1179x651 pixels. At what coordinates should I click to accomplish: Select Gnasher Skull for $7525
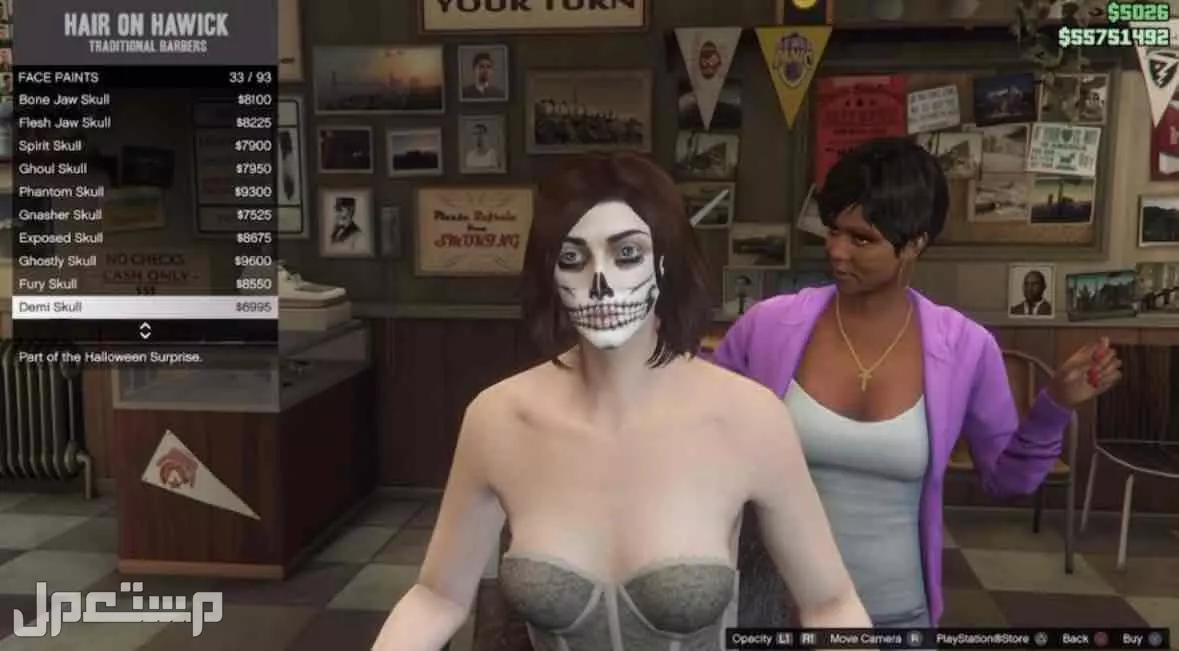coord(144,215)
